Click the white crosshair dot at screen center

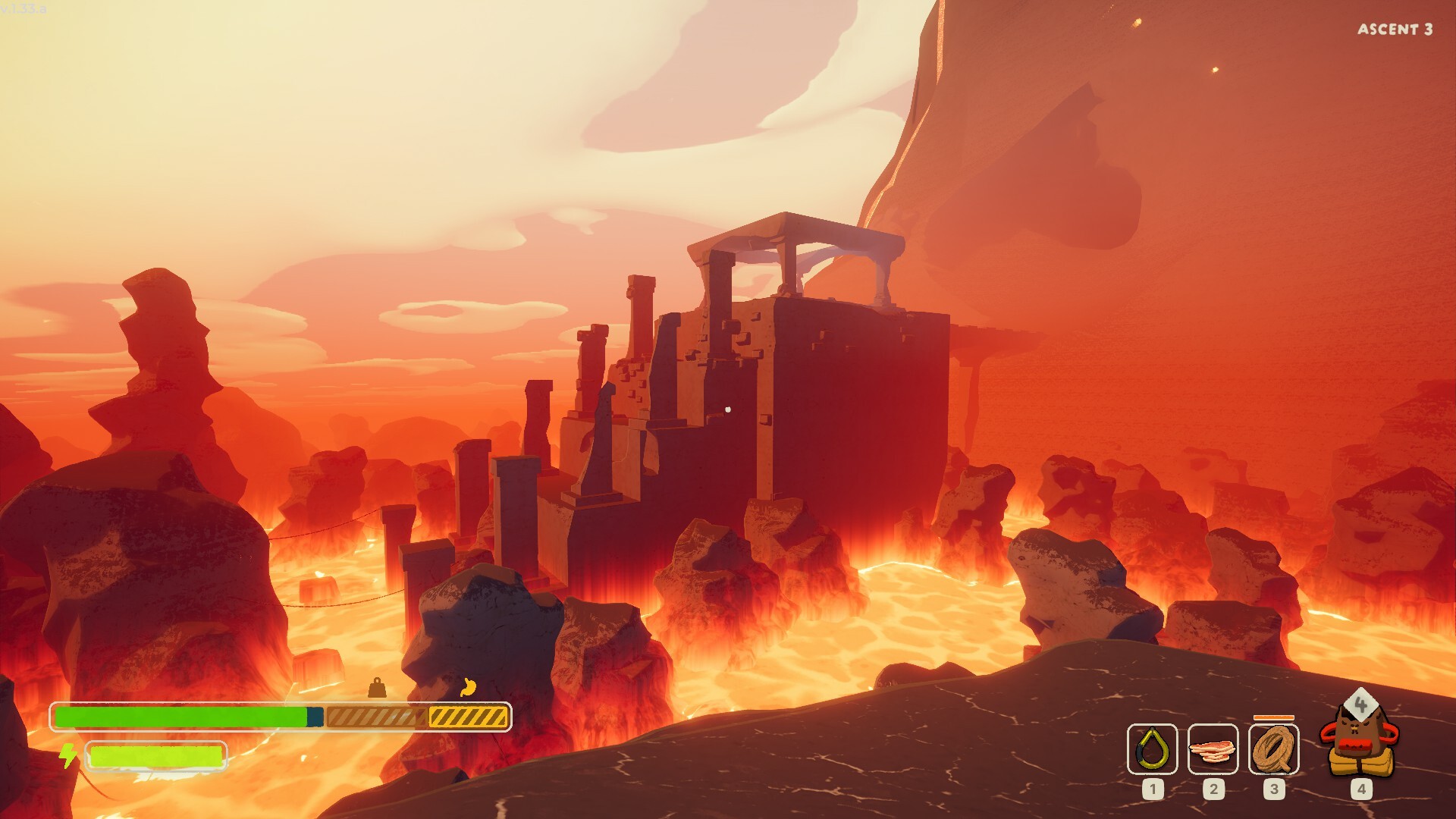click(x=730, y=409)
